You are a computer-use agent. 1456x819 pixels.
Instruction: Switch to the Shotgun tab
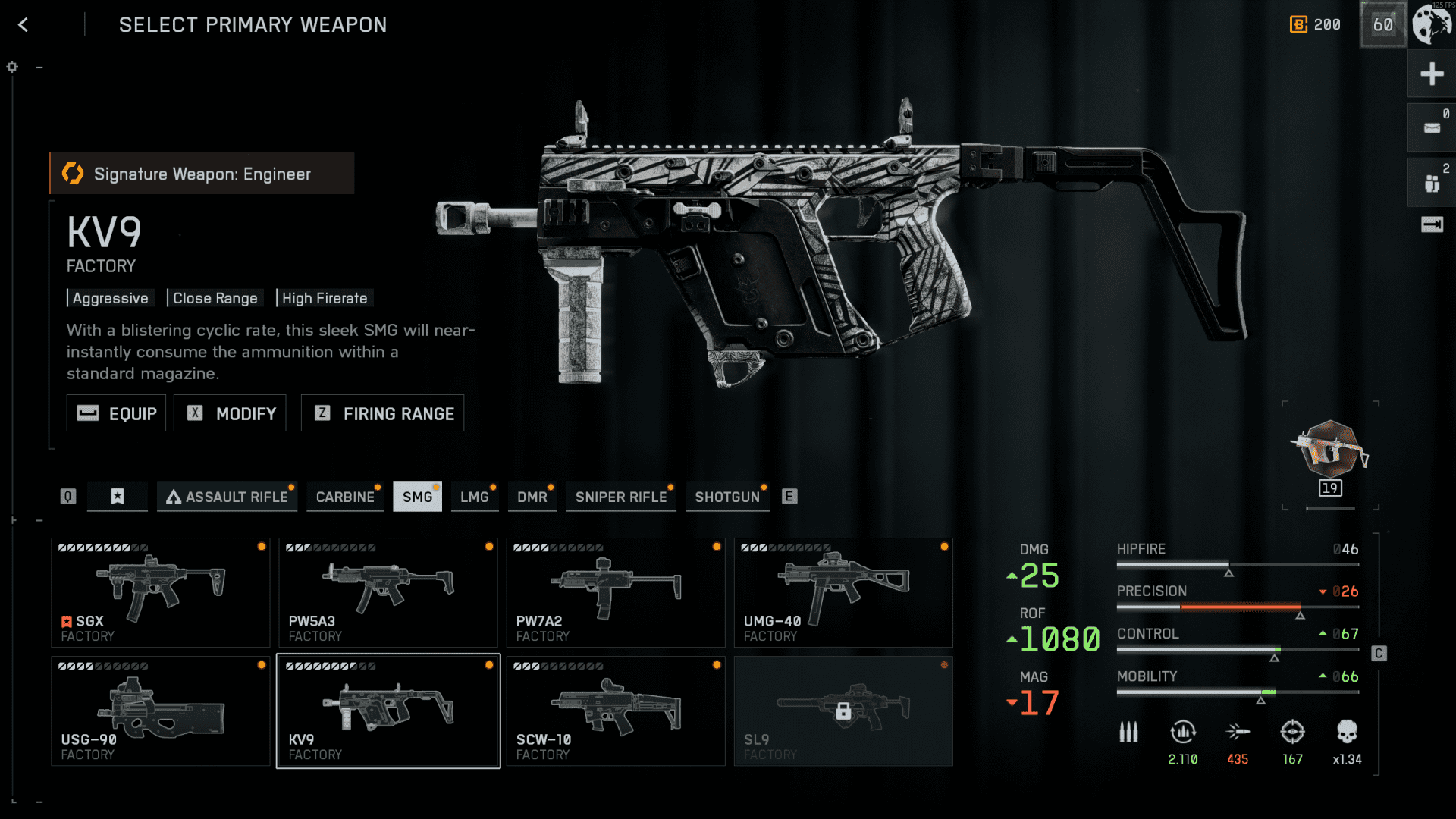[x=726, y=497]
